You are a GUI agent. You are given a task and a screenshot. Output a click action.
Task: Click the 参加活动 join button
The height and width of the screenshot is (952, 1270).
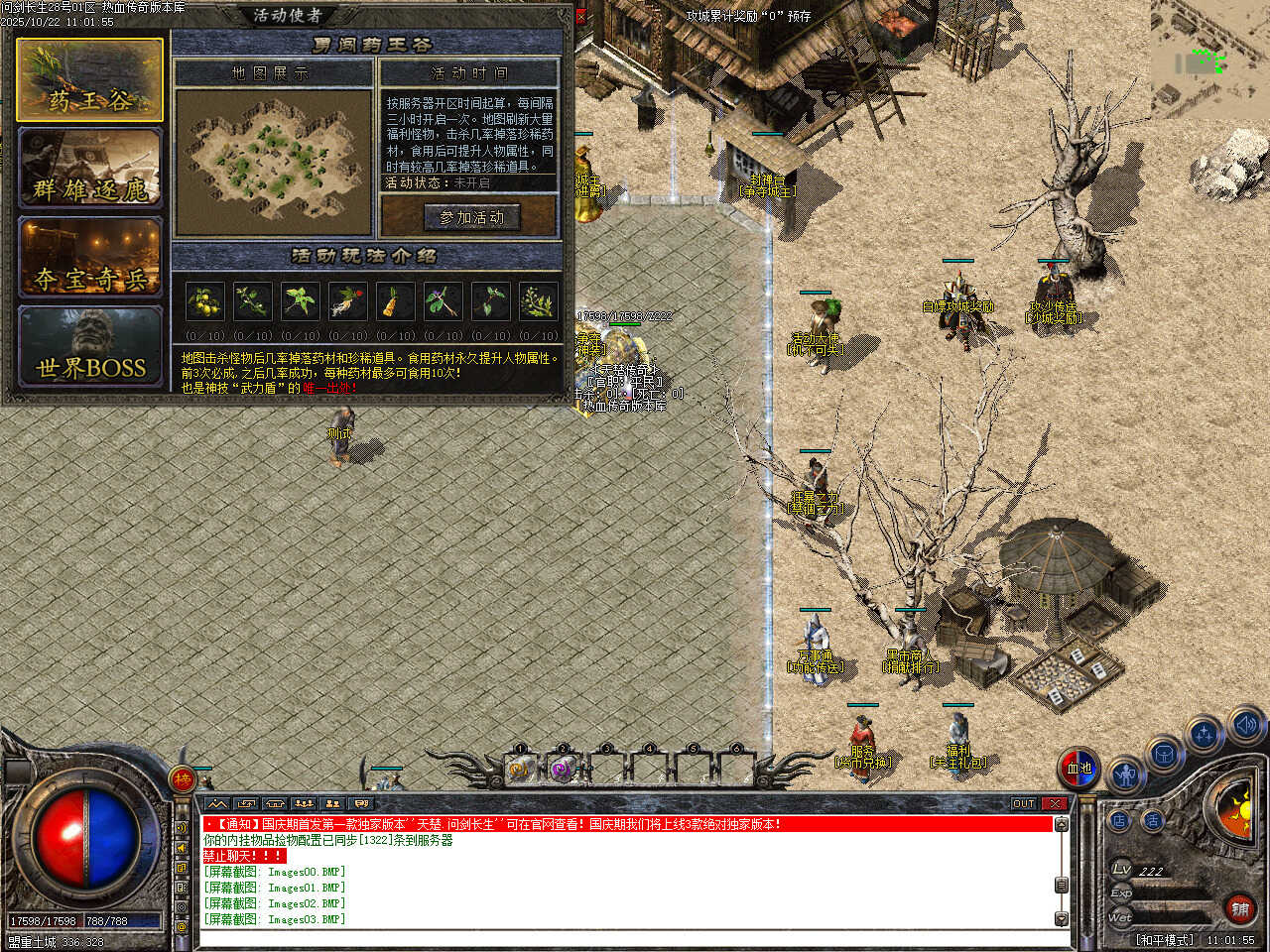[x=471, y=217]
